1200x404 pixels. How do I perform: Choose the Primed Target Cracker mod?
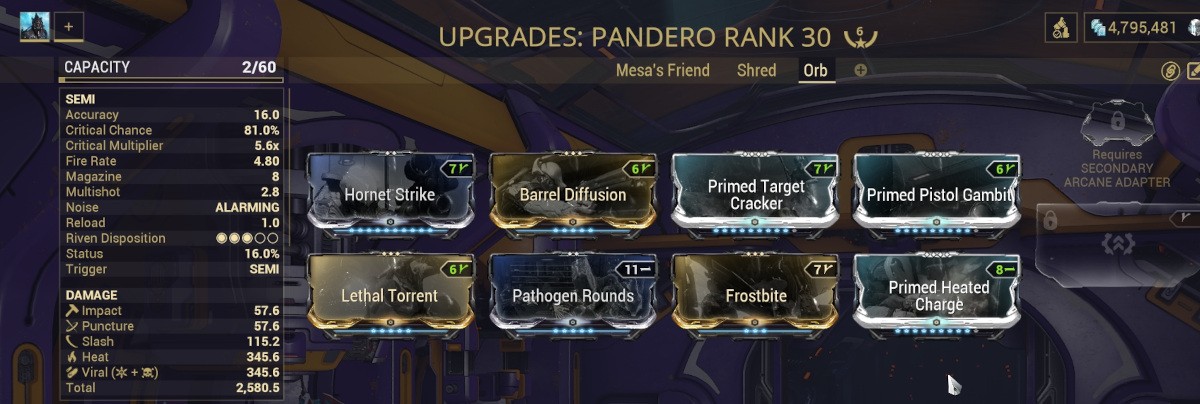click(x=756, y=193)
